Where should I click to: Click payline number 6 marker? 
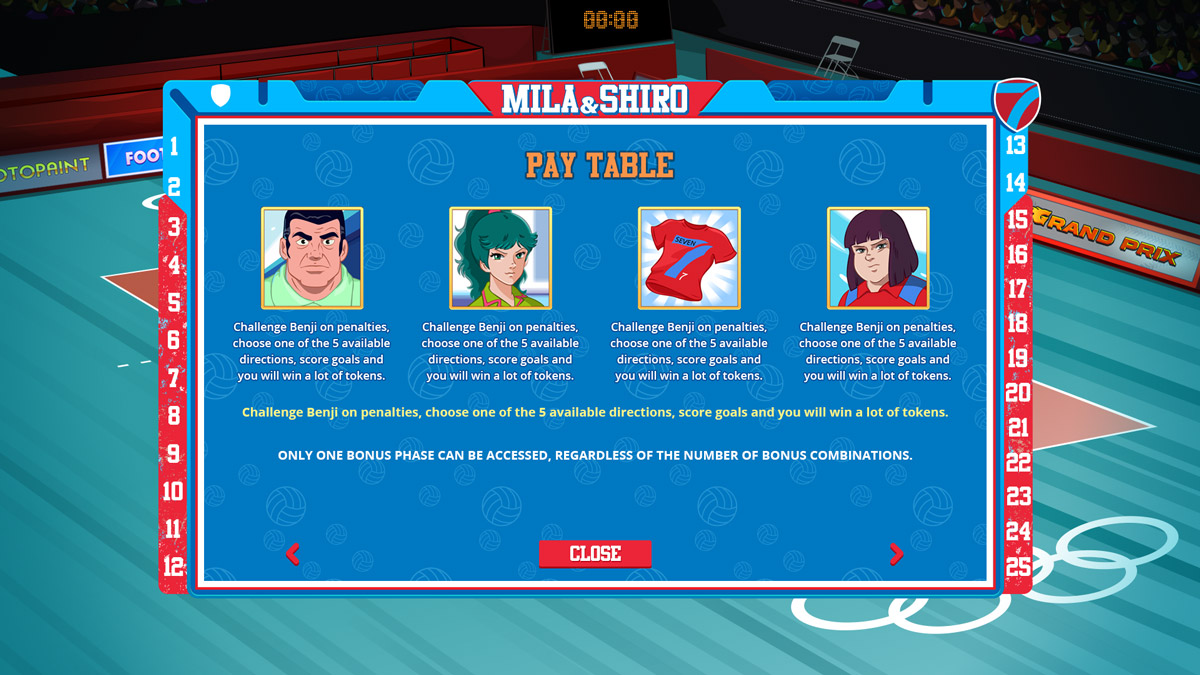pyautogui.click(x=174, y=340)
